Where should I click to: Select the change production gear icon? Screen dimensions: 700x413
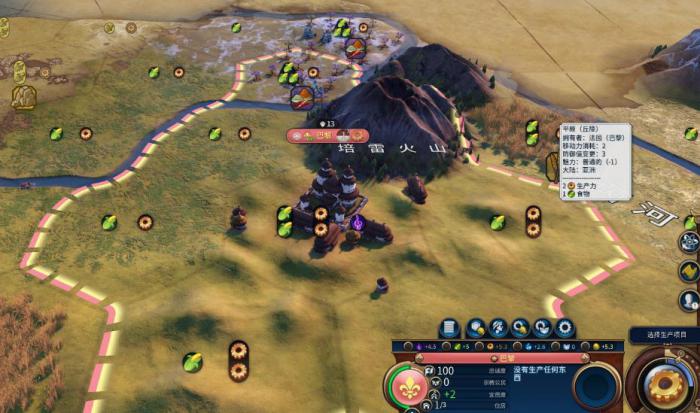click(565, 328)
